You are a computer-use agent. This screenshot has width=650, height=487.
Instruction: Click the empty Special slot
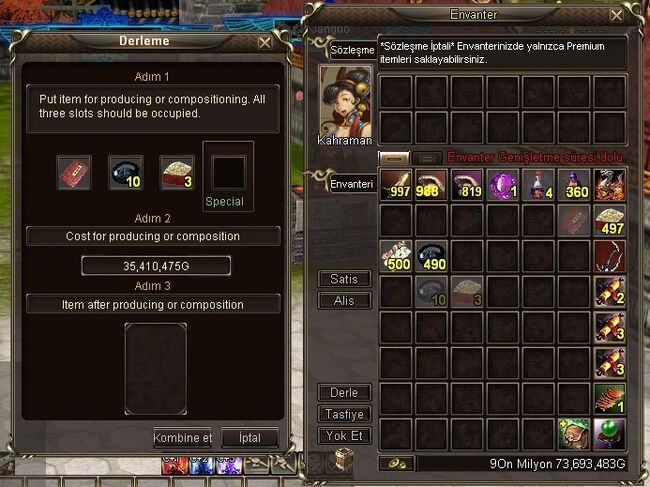[228, 171]
